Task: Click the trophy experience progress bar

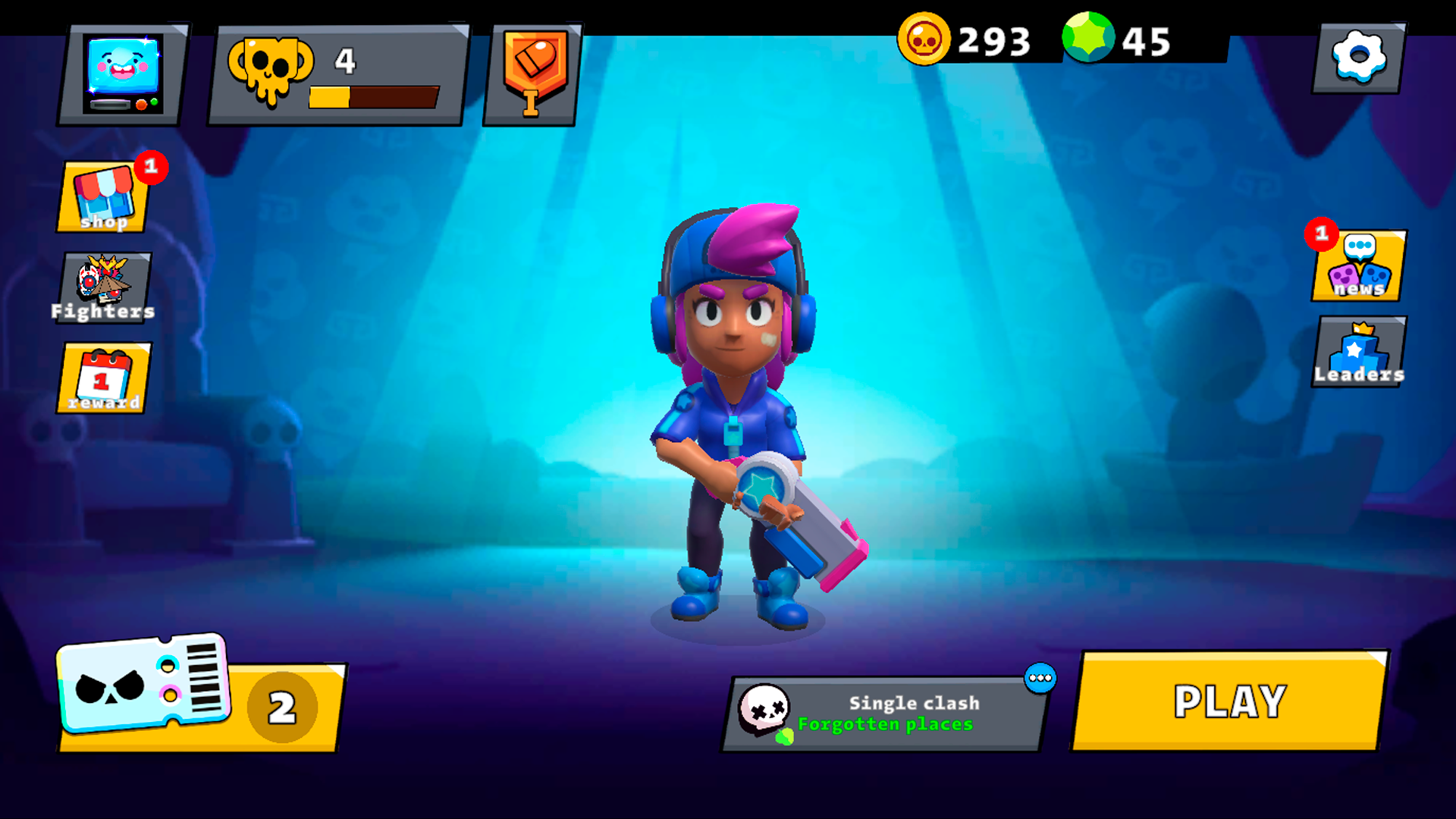Action: [373, 96]
